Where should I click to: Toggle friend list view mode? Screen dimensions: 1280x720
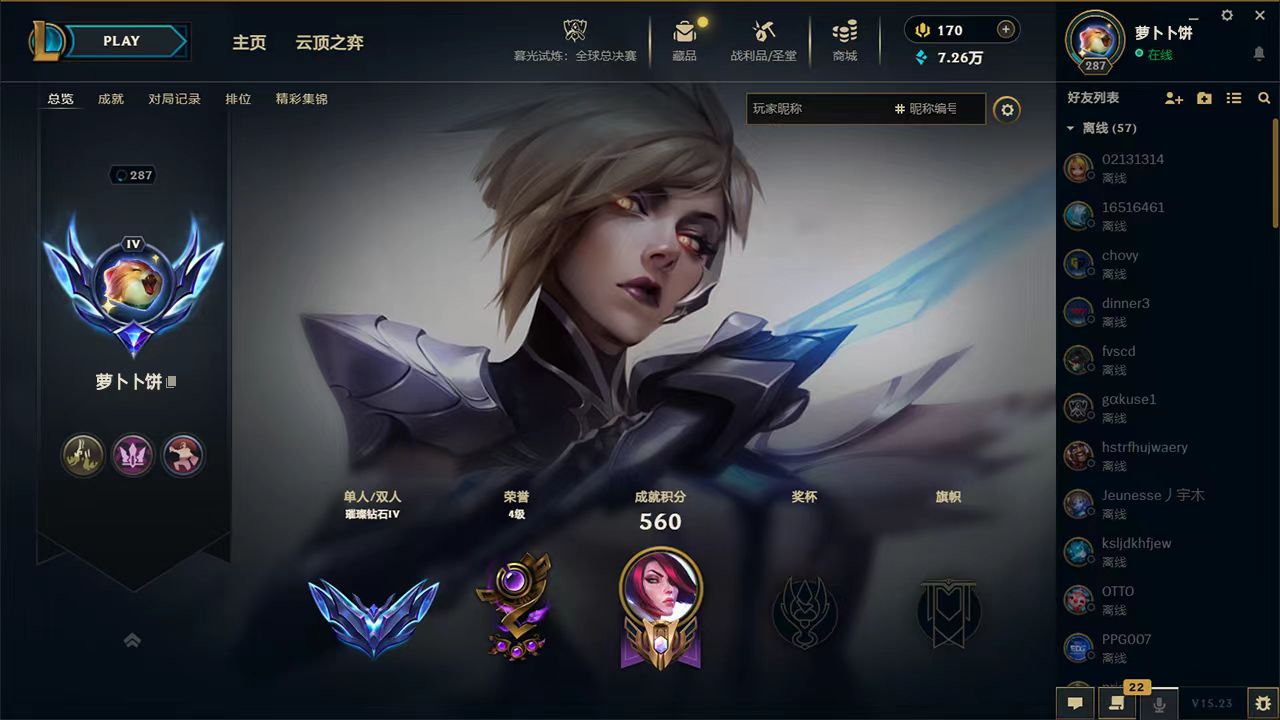pyautogui.click(x=1234, y=98)
